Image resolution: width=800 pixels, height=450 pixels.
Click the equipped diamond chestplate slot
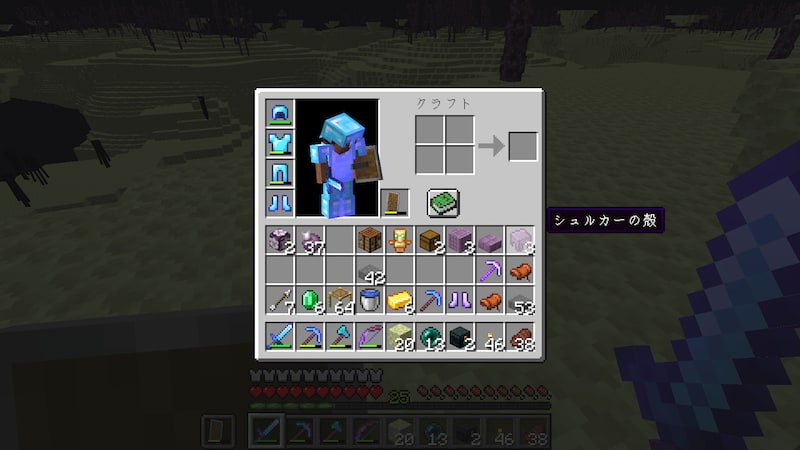tap(280, 143)
